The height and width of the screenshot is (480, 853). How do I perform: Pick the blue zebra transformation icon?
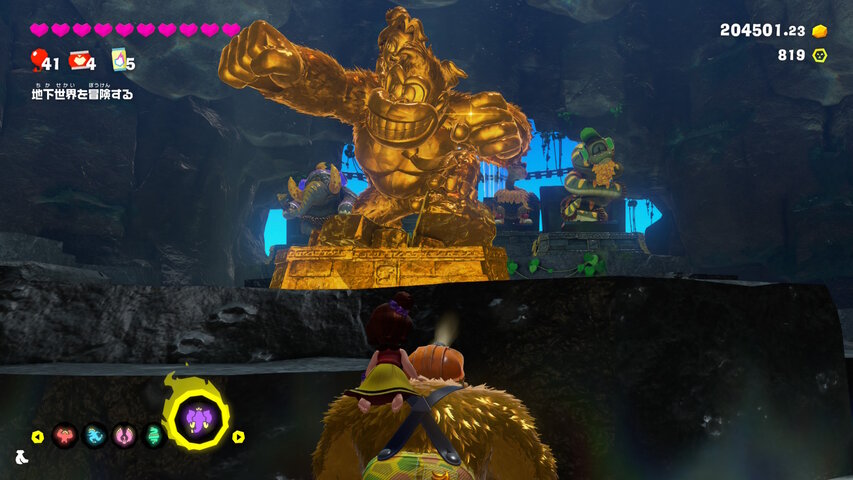(95, 436)
